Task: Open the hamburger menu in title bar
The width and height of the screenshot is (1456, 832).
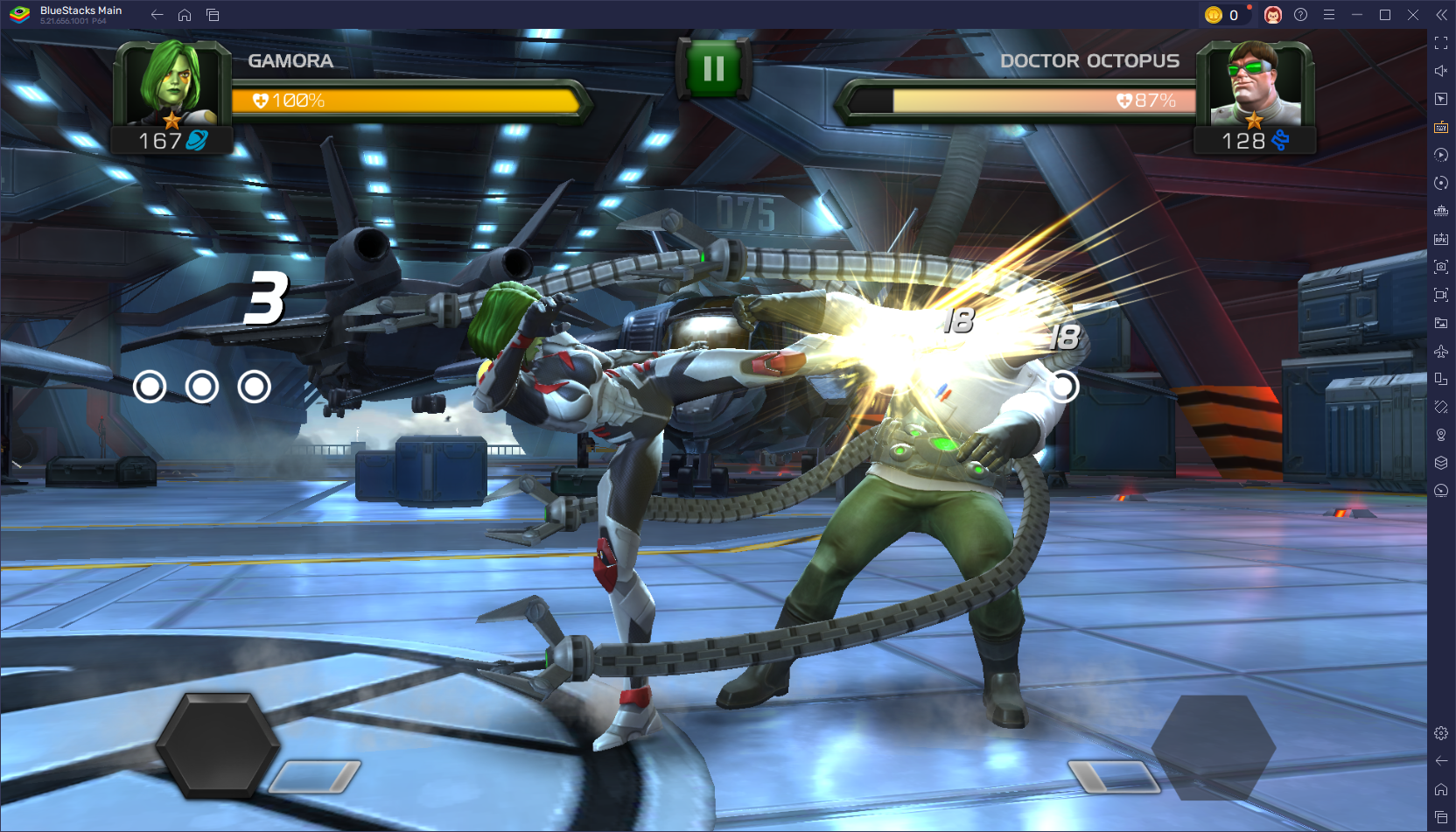Action: (1329, 14)
